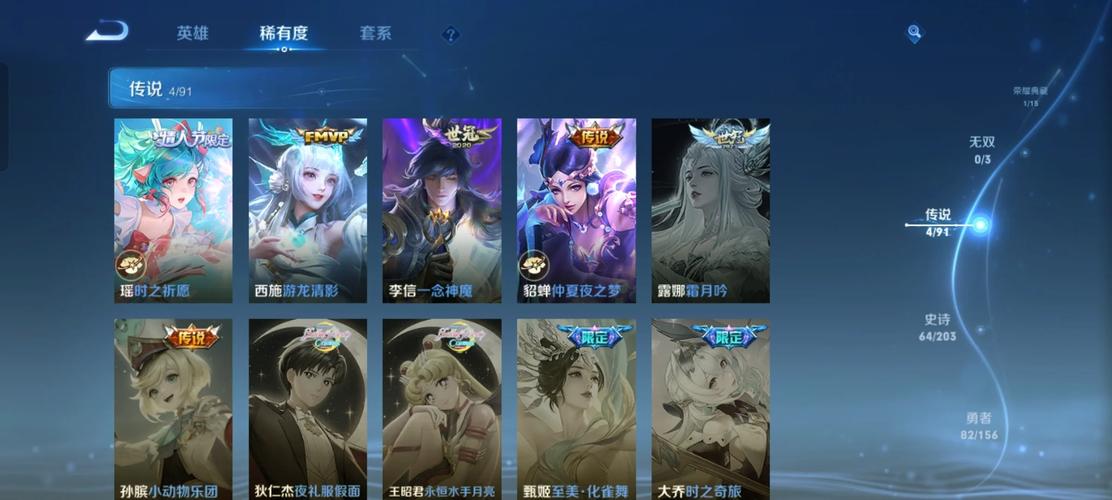Select the 瑶 时之祈愿 skin card

click(173, 210)
